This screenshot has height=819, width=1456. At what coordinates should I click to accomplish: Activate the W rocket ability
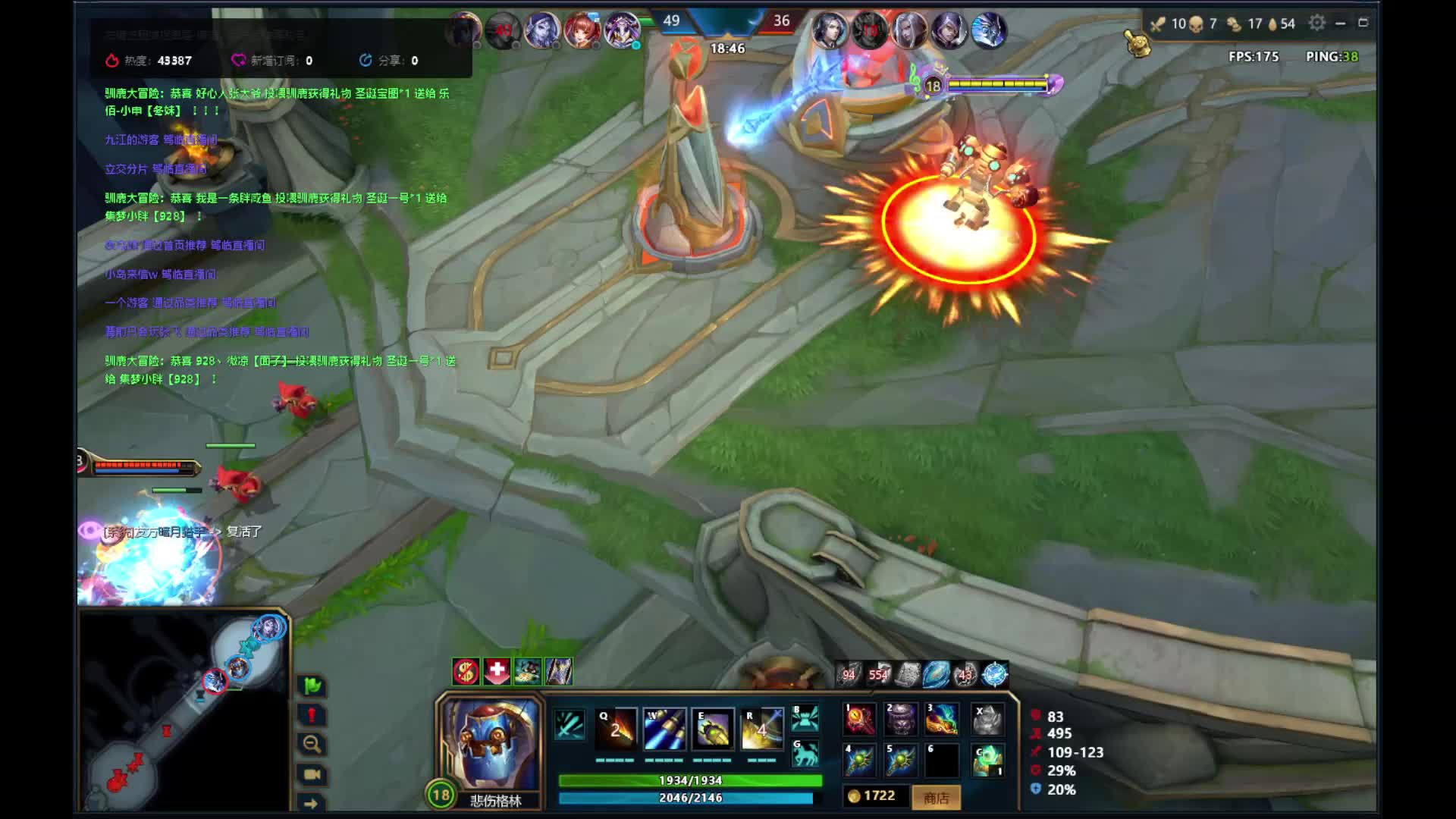point(664,729)
